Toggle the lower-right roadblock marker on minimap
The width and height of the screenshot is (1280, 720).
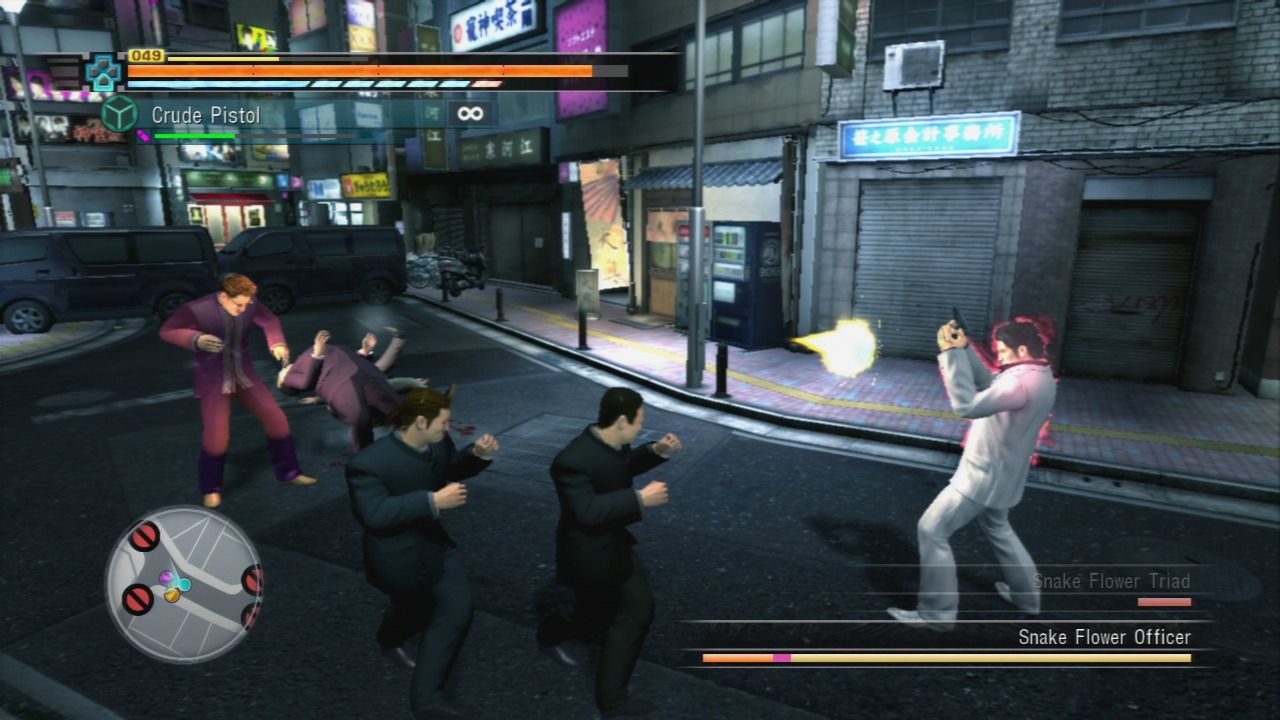(252, 617)
